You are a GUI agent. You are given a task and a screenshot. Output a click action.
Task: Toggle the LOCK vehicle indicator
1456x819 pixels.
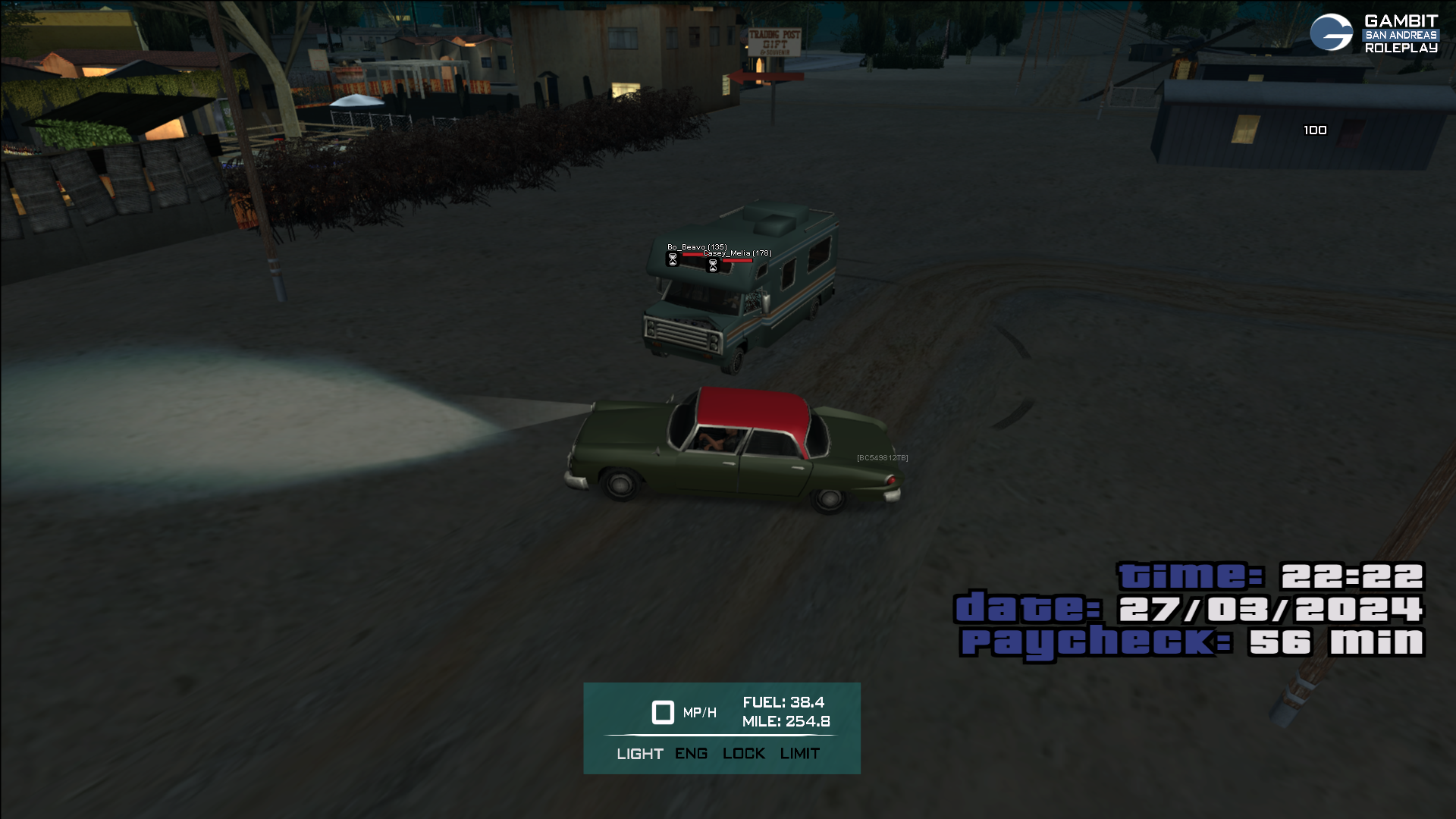pyautogui.click(x=743, y=754)
